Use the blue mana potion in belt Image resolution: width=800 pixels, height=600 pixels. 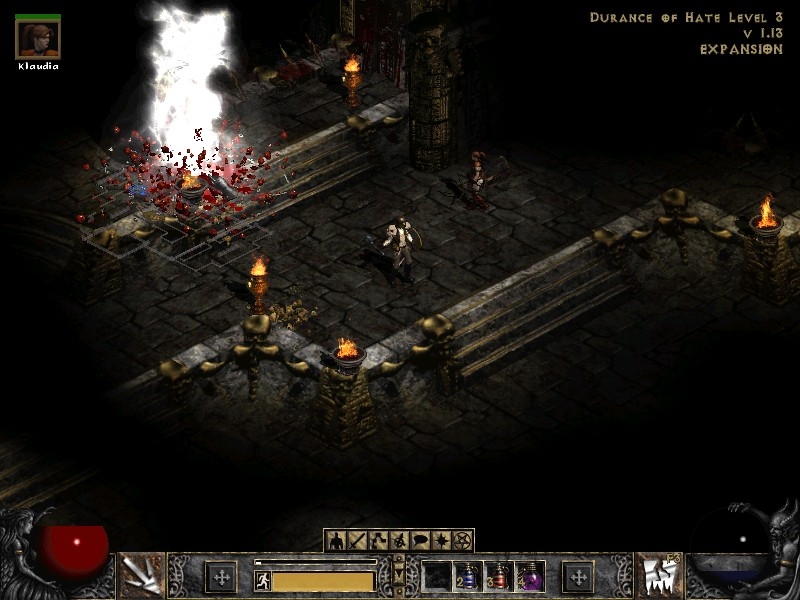(x=468, y=577)
